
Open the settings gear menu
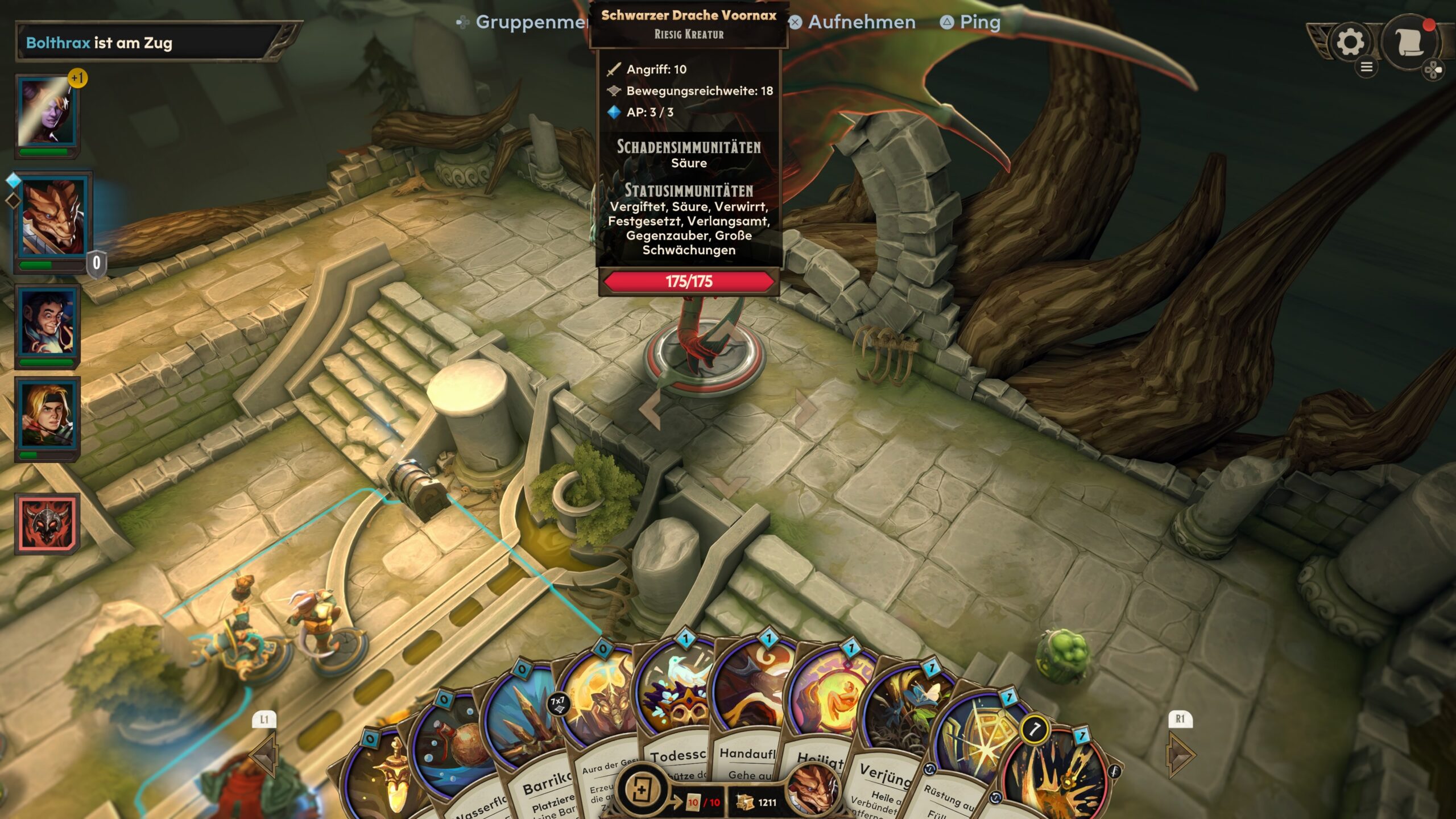point(1350,42)
